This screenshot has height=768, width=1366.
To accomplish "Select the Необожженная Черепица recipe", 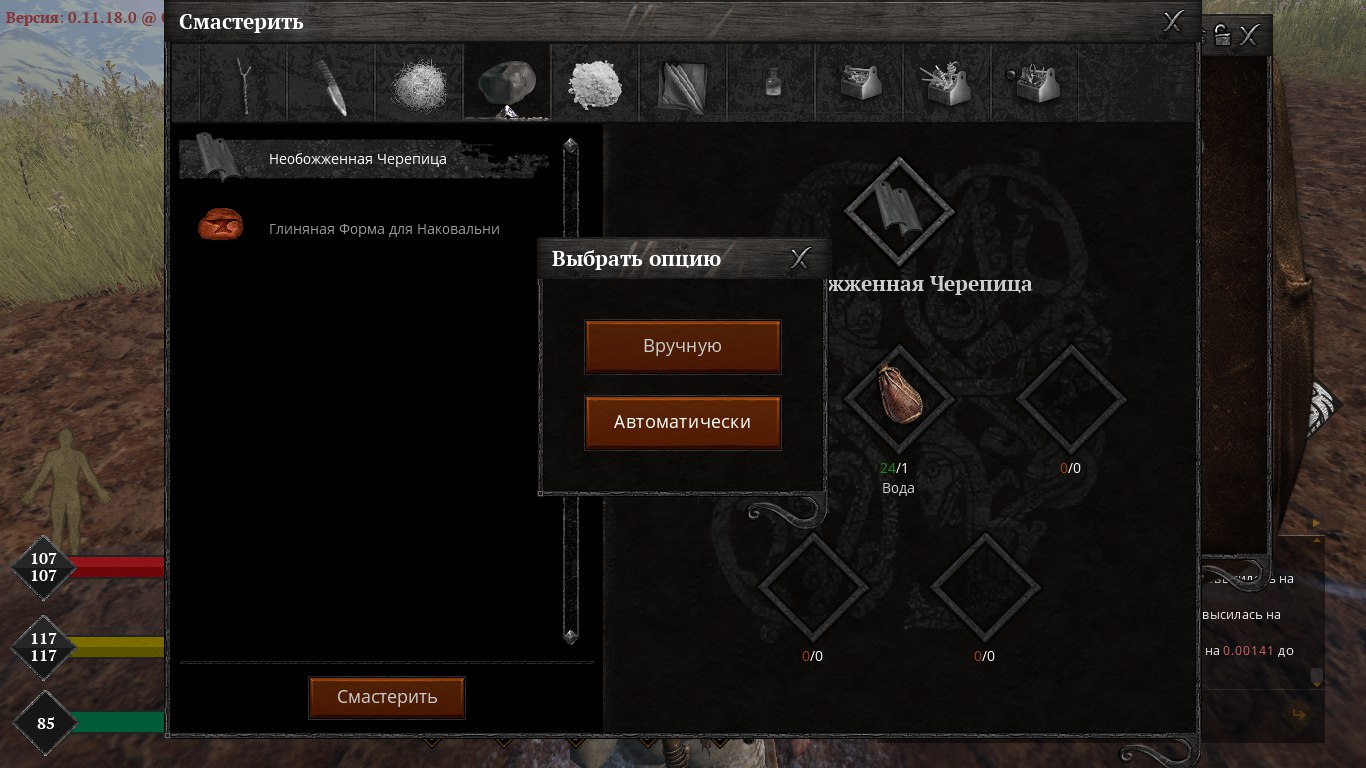I will pos(357,159).
